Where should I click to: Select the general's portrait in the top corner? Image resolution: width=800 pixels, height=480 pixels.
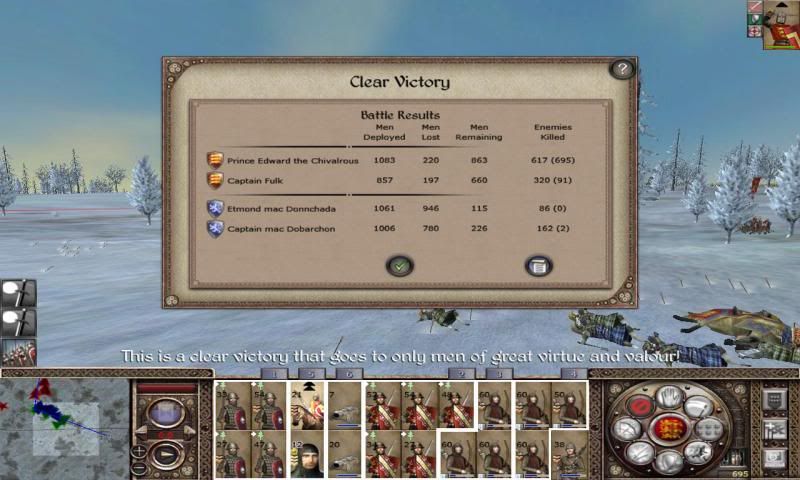click(781, 24)
